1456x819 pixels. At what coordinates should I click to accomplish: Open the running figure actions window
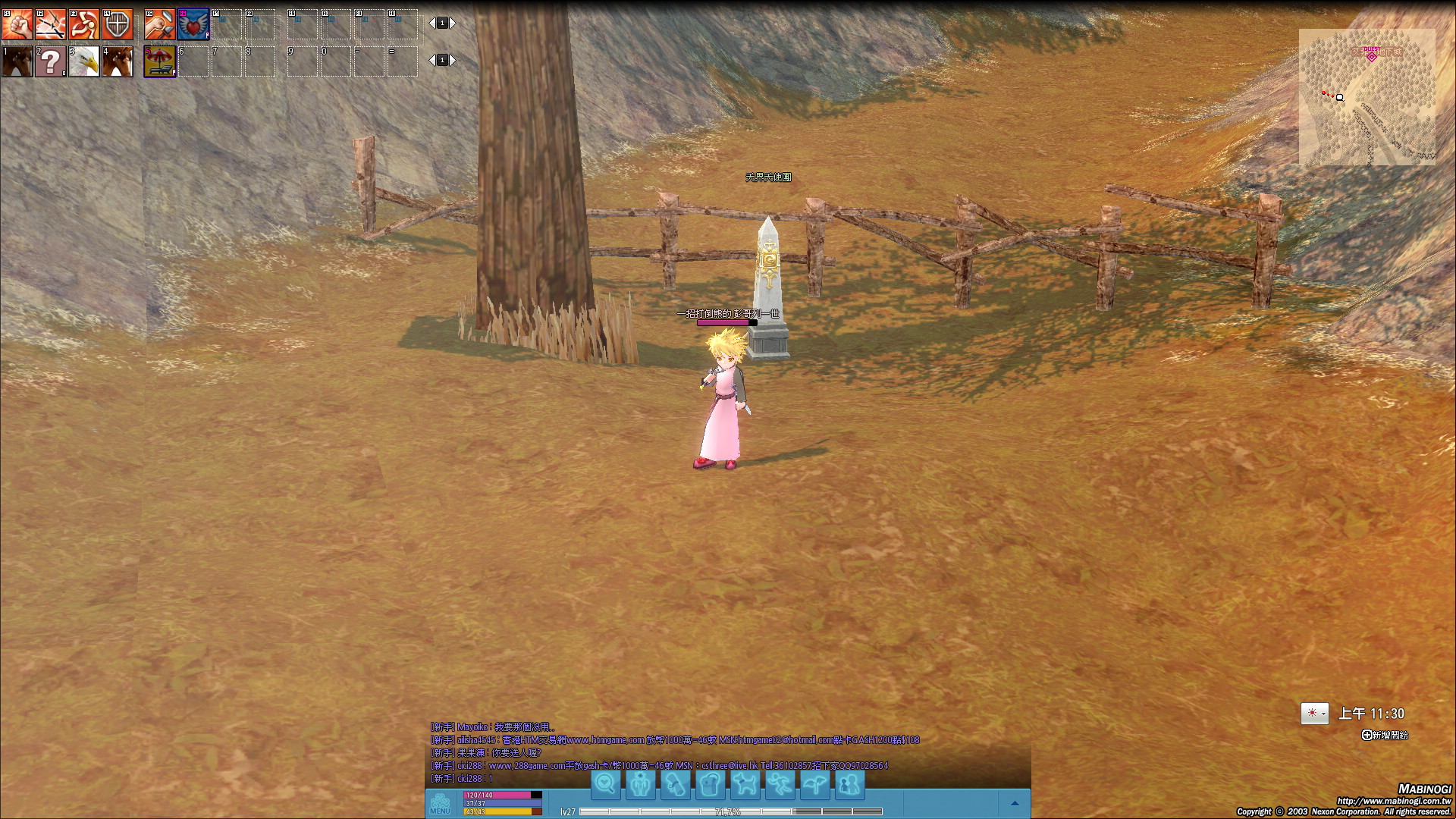pos(780,784)
